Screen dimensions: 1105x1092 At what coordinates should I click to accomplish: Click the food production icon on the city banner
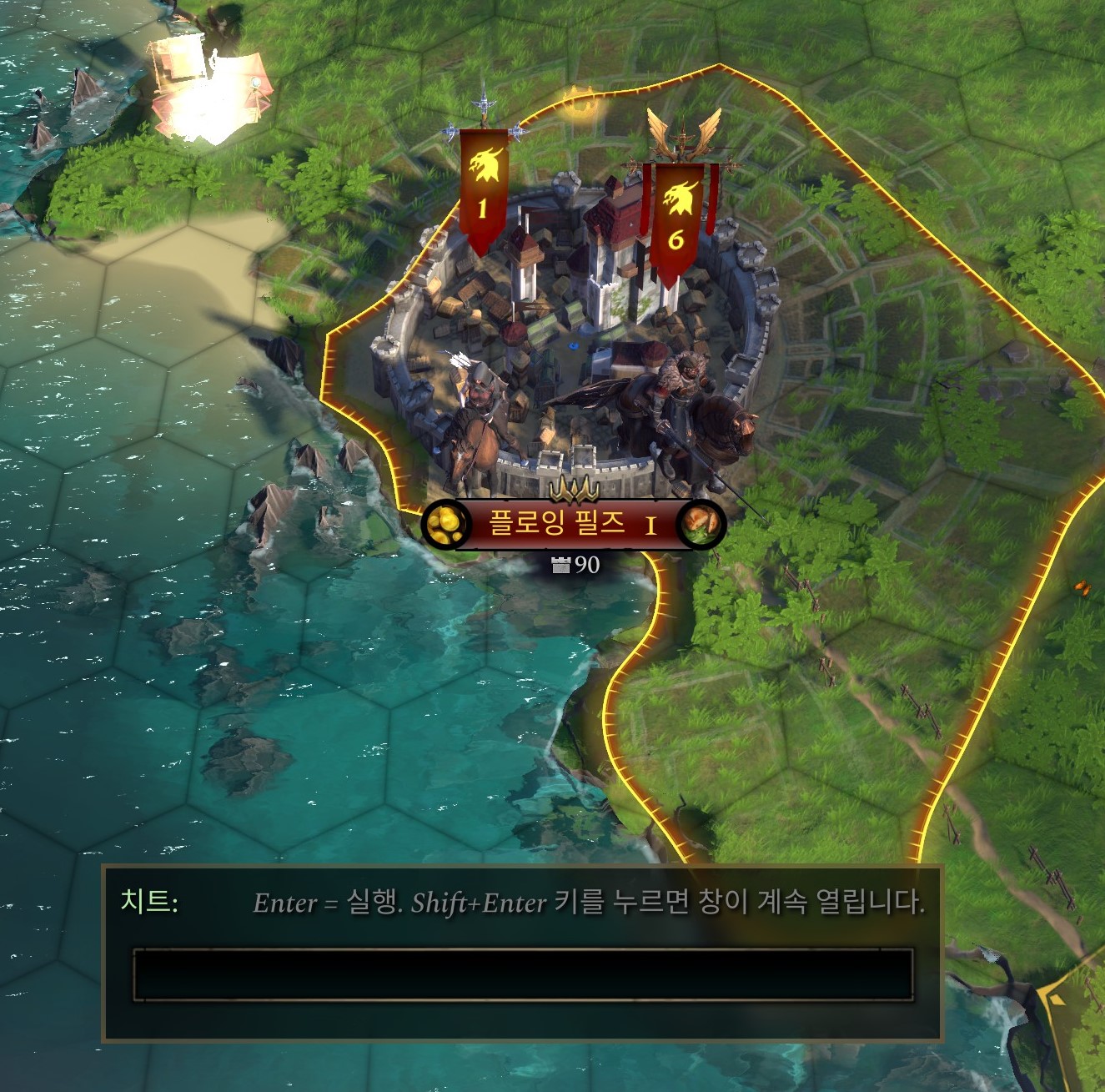(703, 524)
